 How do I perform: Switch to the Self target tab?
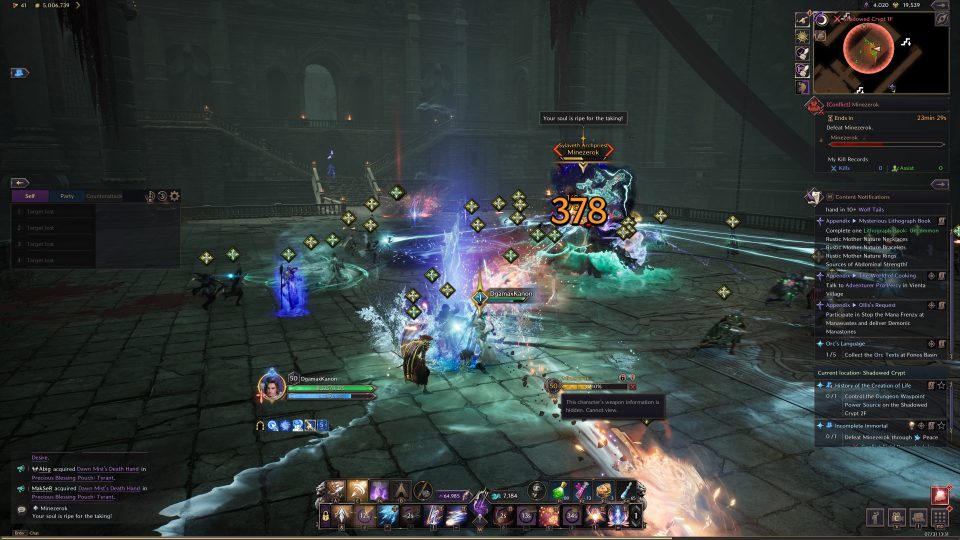point(30,197)
